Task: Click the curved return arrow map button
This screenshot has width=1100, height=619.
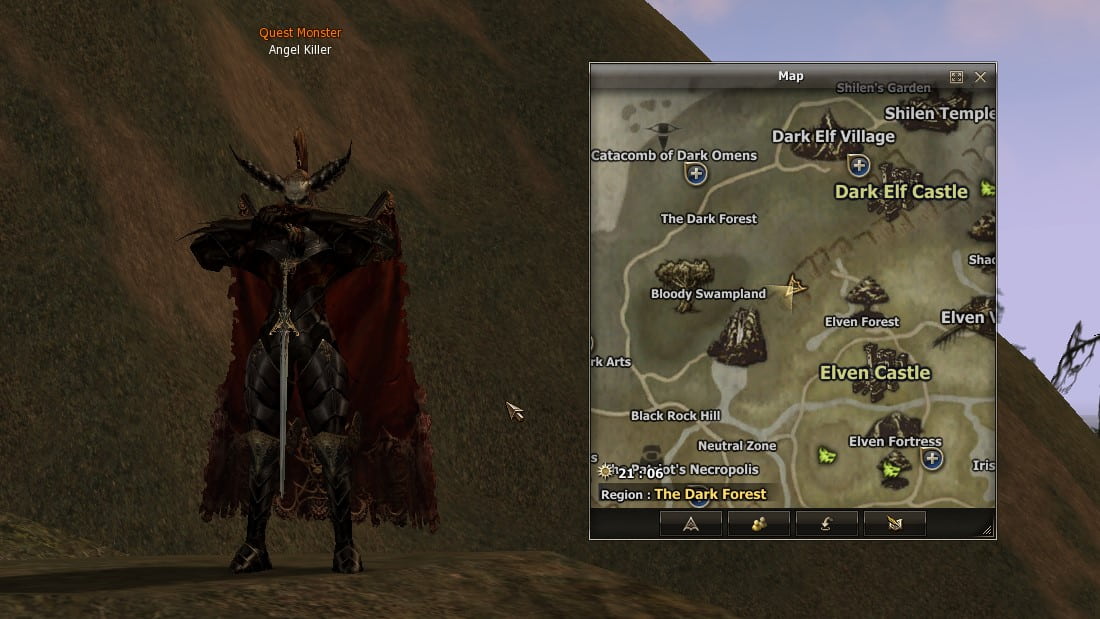Action: [827, 523]
